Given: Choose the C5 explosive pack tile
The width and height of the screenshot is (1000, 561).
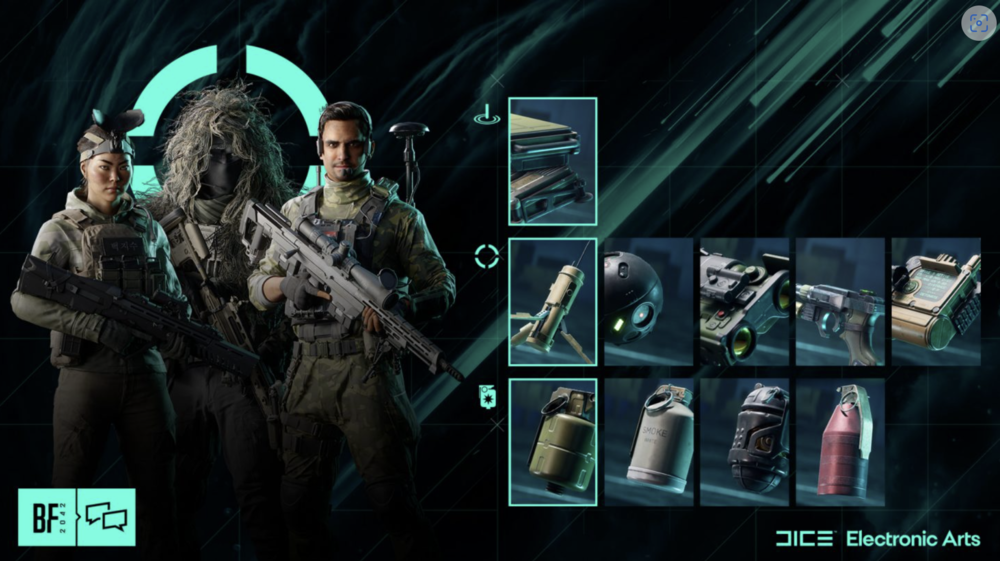Looking at the screenshot, I should [x=936, y=301].
